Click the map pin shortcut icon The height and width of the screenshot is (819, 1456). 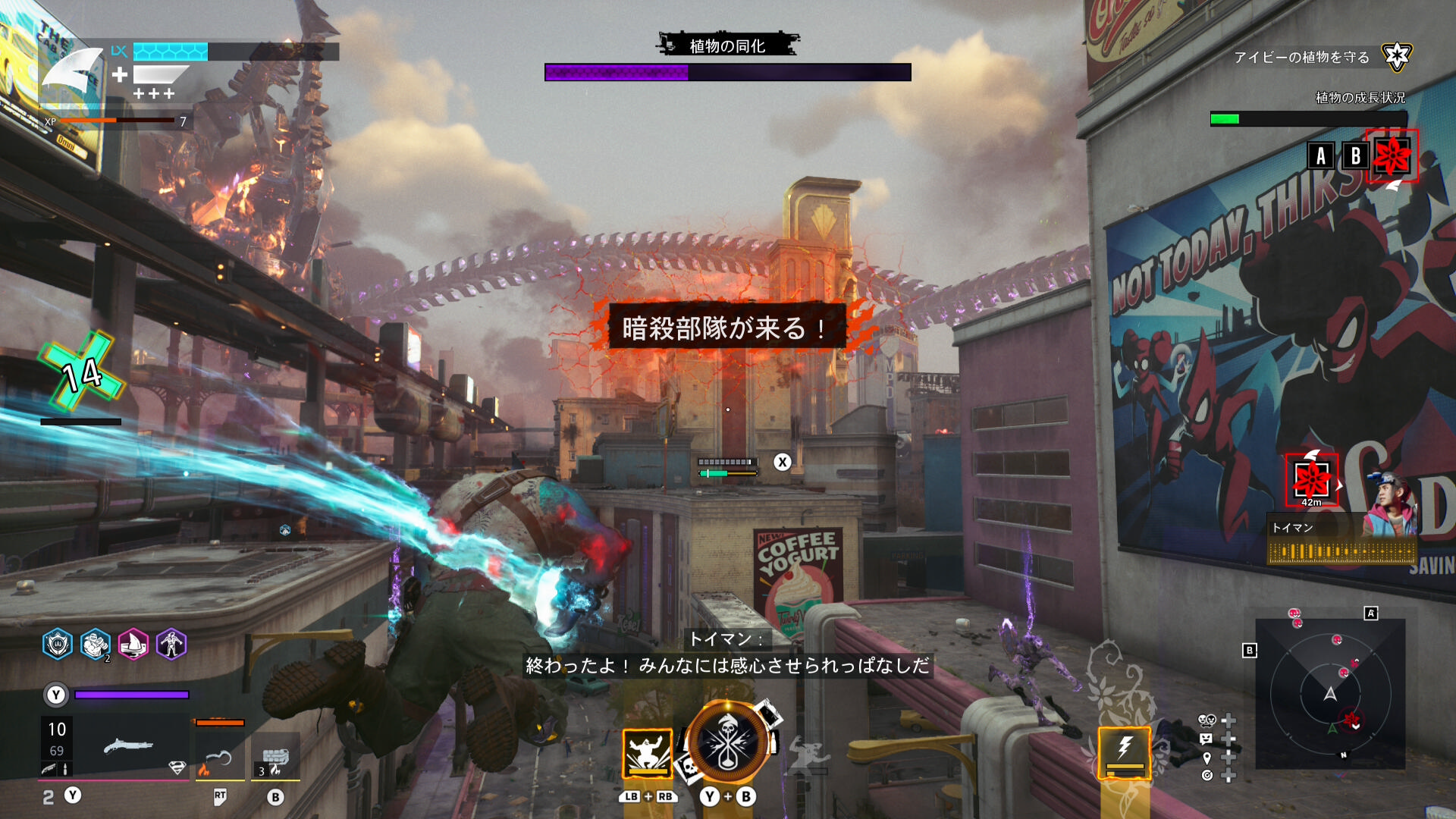1207,758
